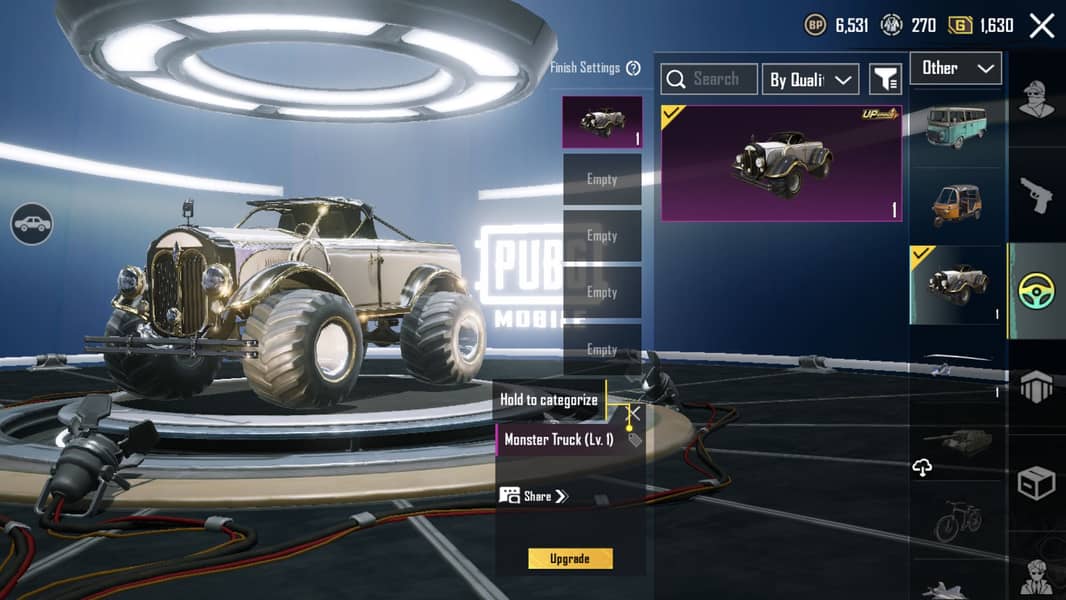Expand the Other vehicle type dropdown
The image size is (1066, 600).
(956, 68)
